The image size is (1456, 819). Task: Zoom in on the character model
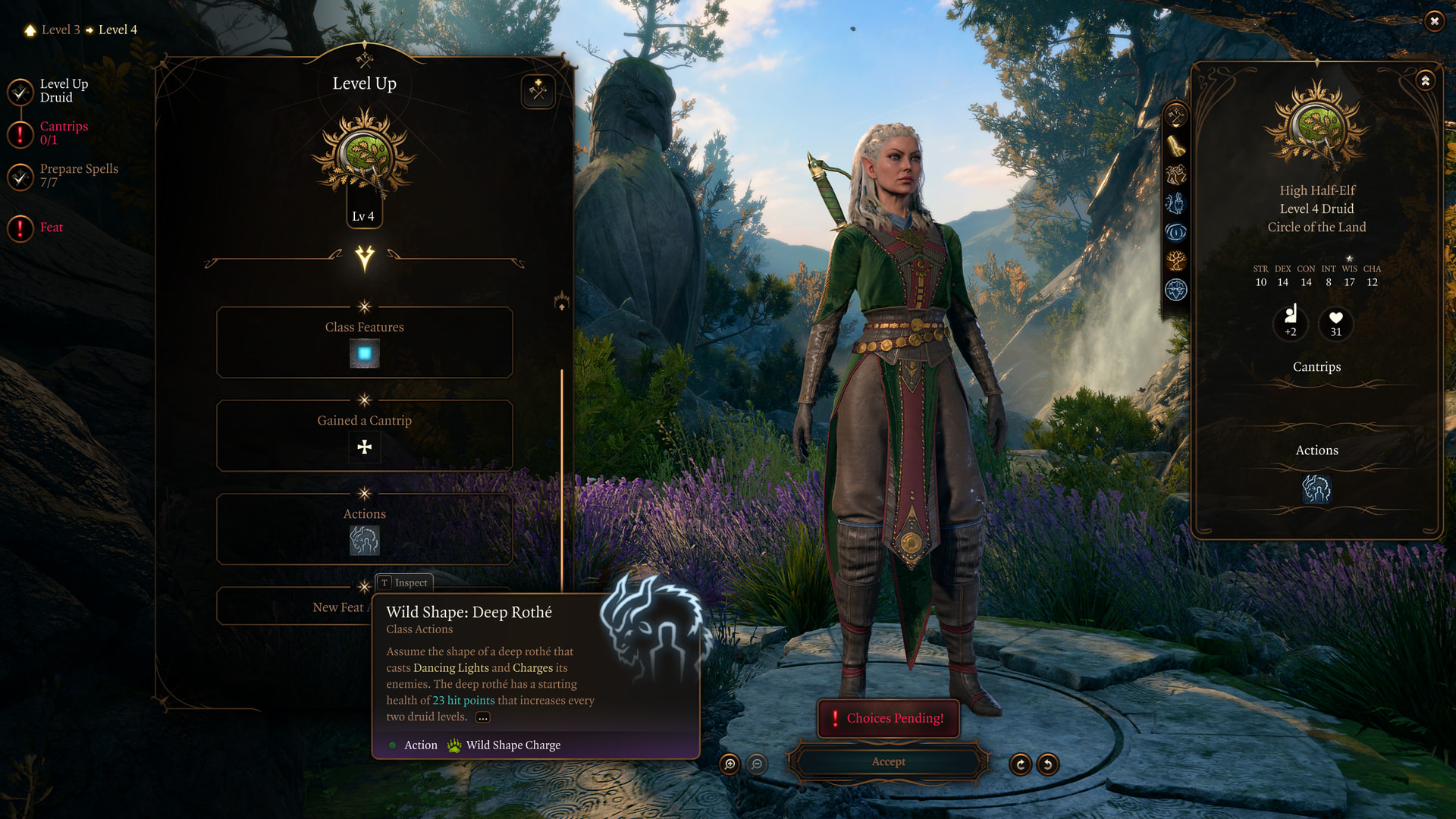pyautogui.click(x=730, y=764)
